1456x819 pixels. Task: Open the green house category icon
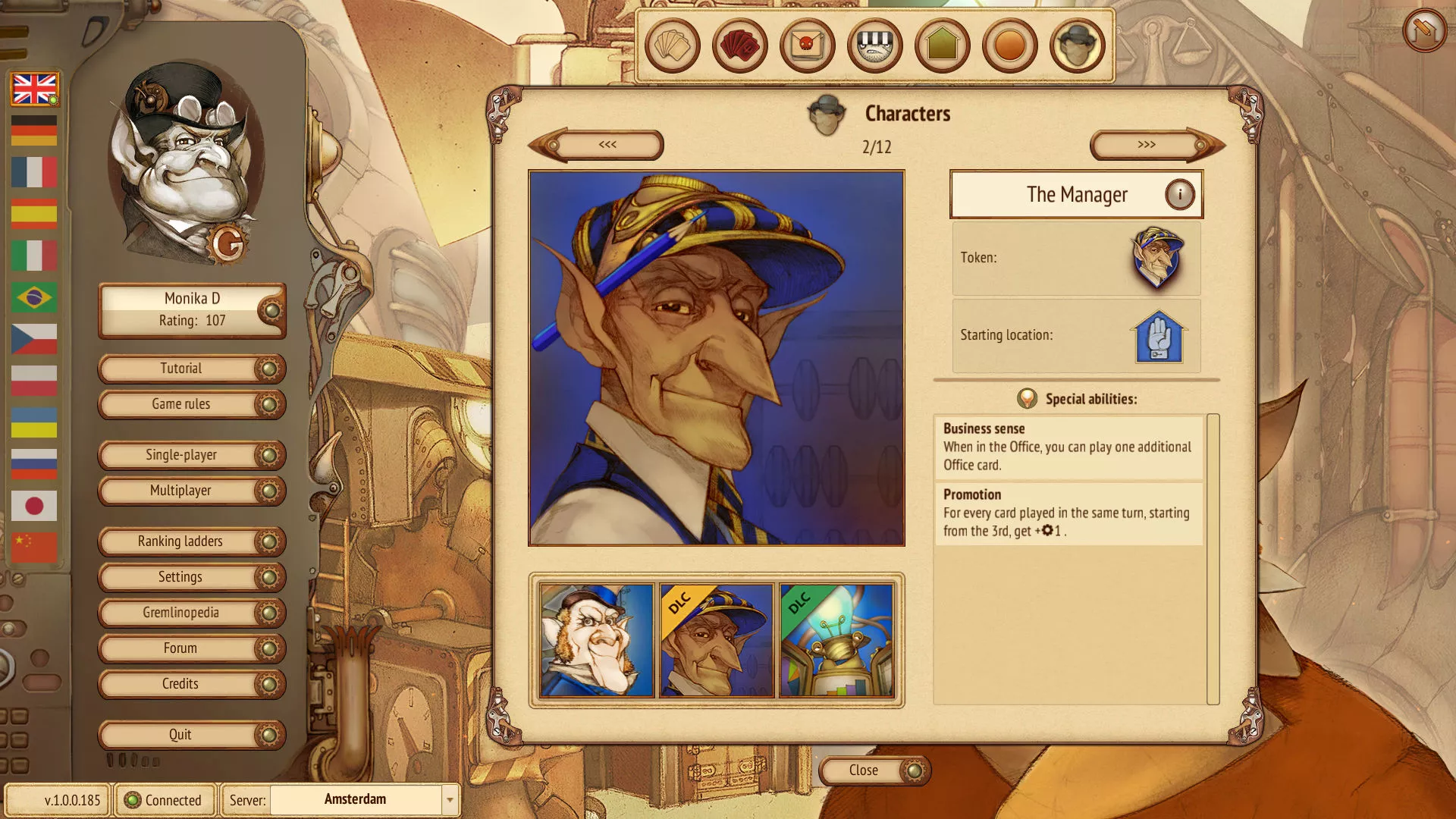(942, 45)
